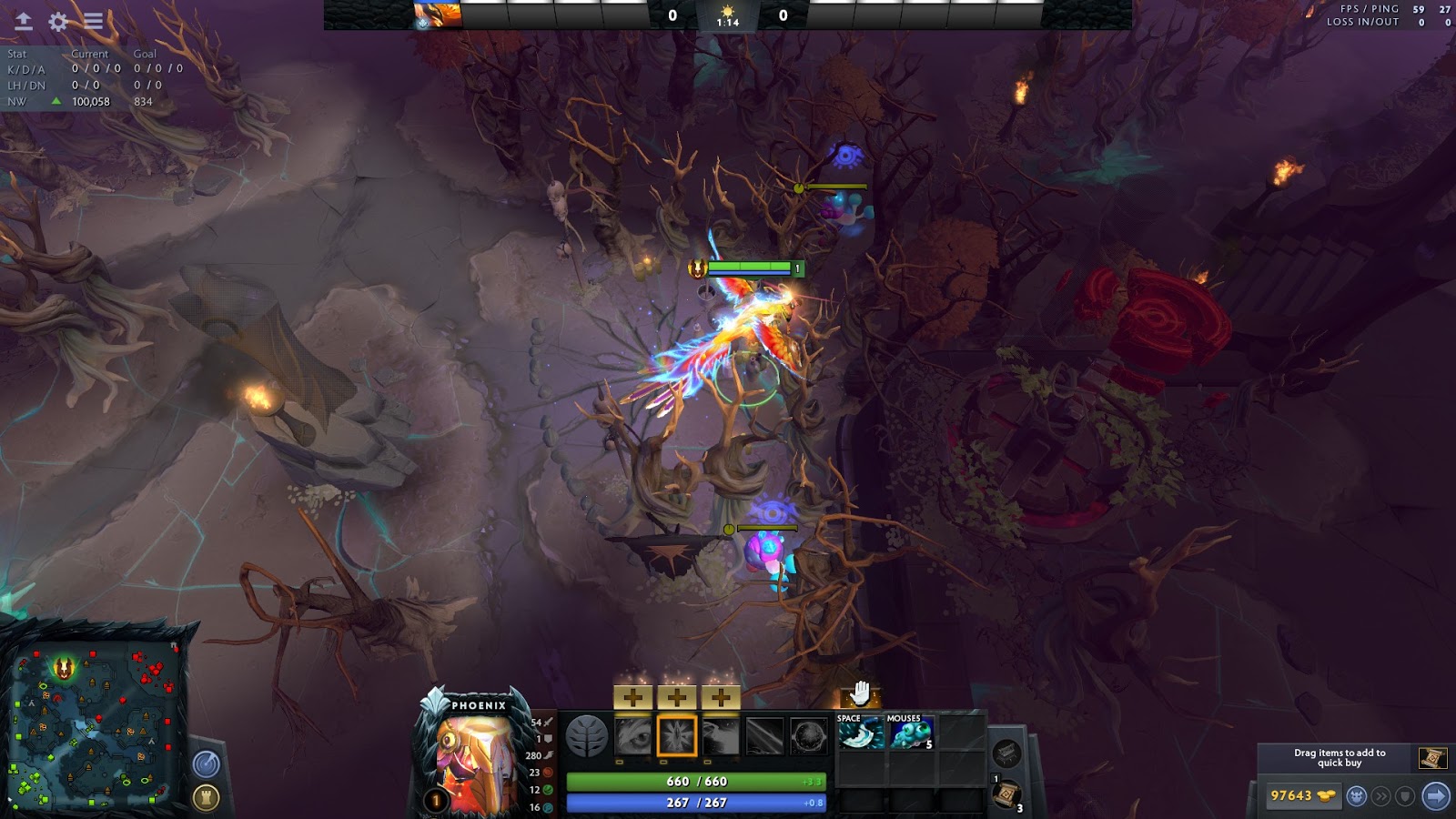1456x819 pixels.
Task: Select the highlighted Fire Spirits ability
Action: pos(676,736)
